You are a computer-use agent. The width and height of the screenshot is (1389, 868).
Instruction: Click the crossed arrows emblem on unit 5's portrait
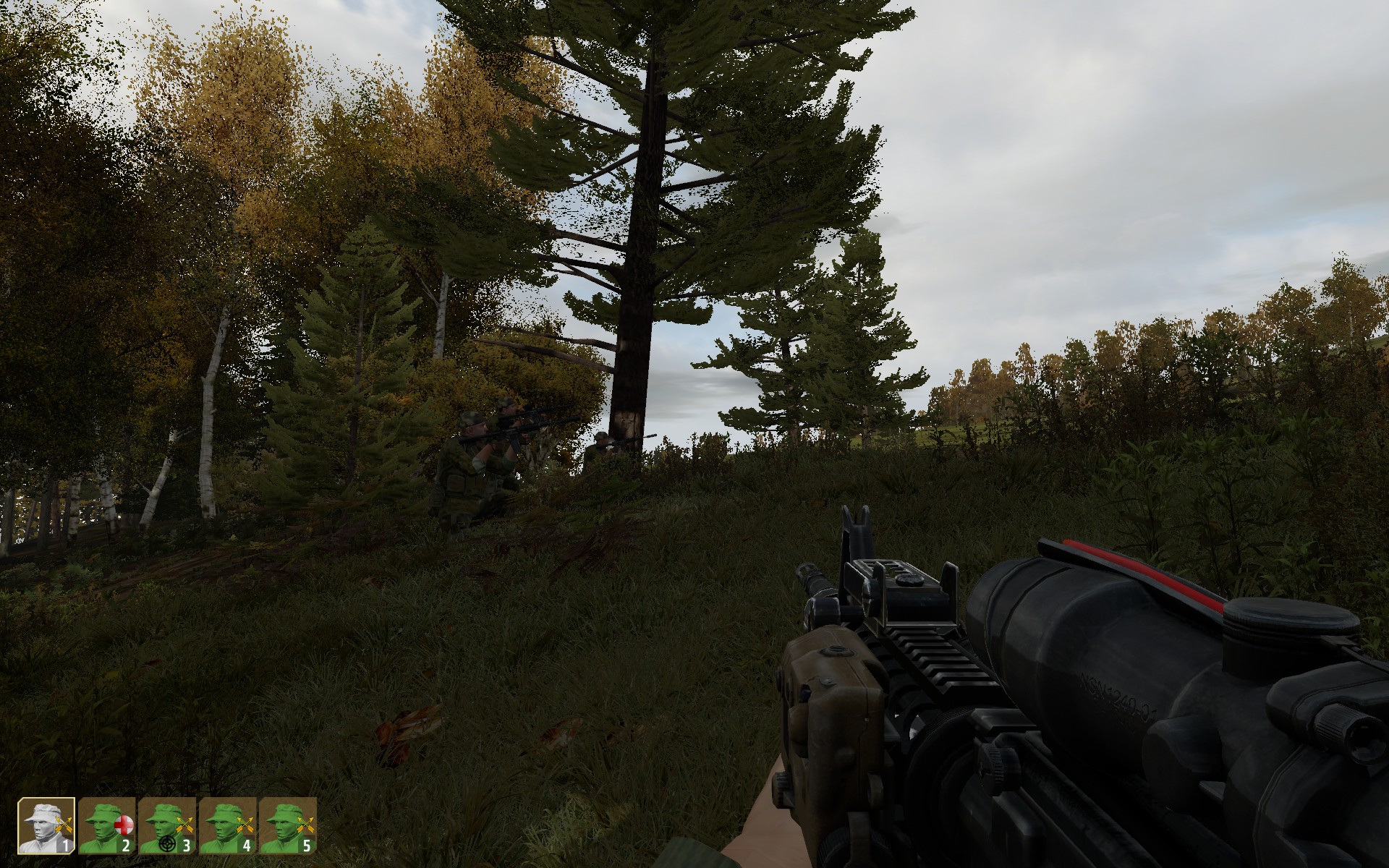[307, 825]
